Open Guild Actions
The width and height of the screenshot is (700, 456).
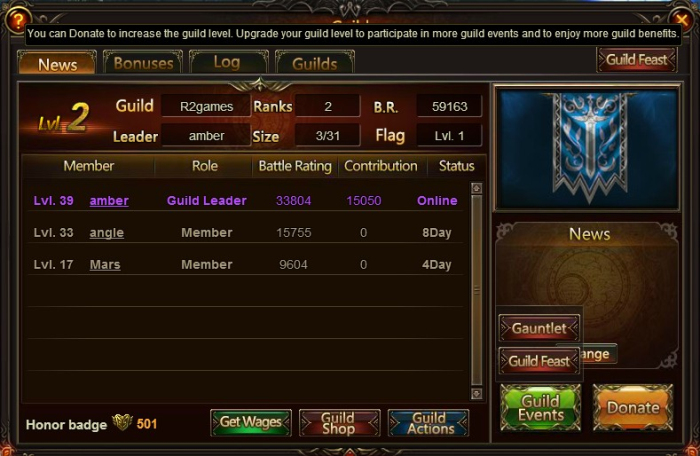(428, 423)
